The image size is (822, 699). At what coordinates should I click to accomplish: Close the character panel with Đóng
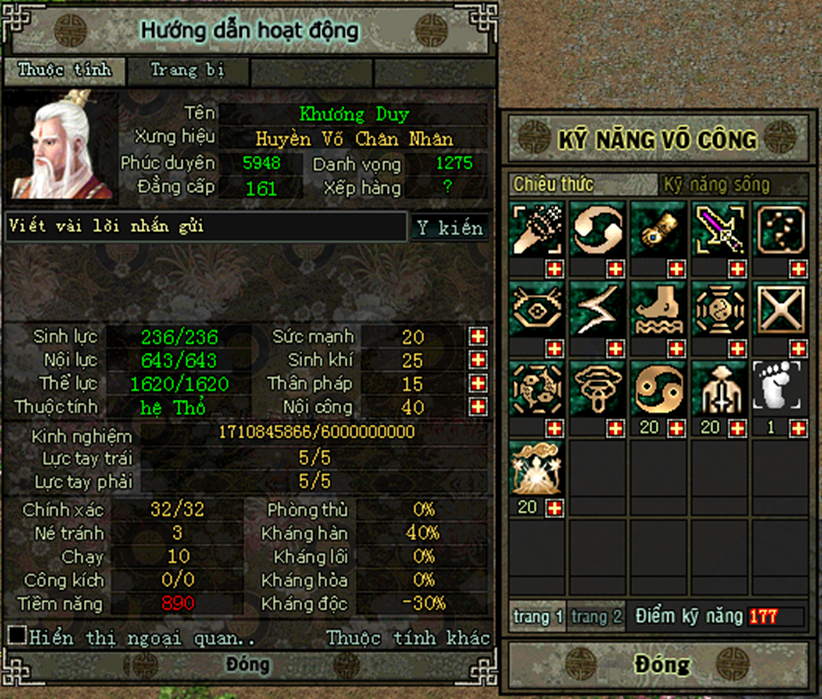tap(247, 664)
